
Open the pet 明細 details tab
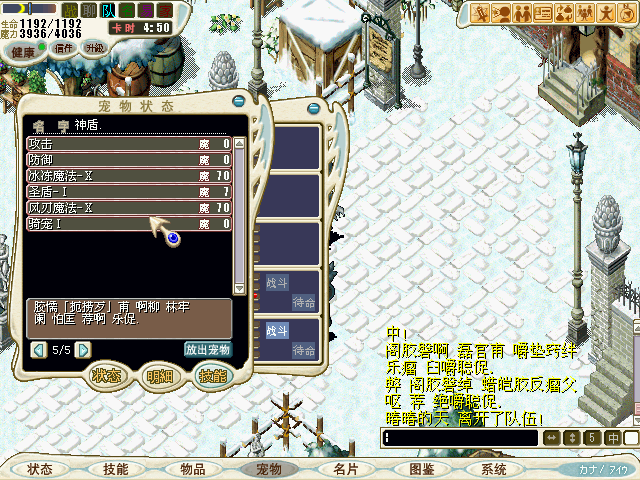(x=159, y=376)
